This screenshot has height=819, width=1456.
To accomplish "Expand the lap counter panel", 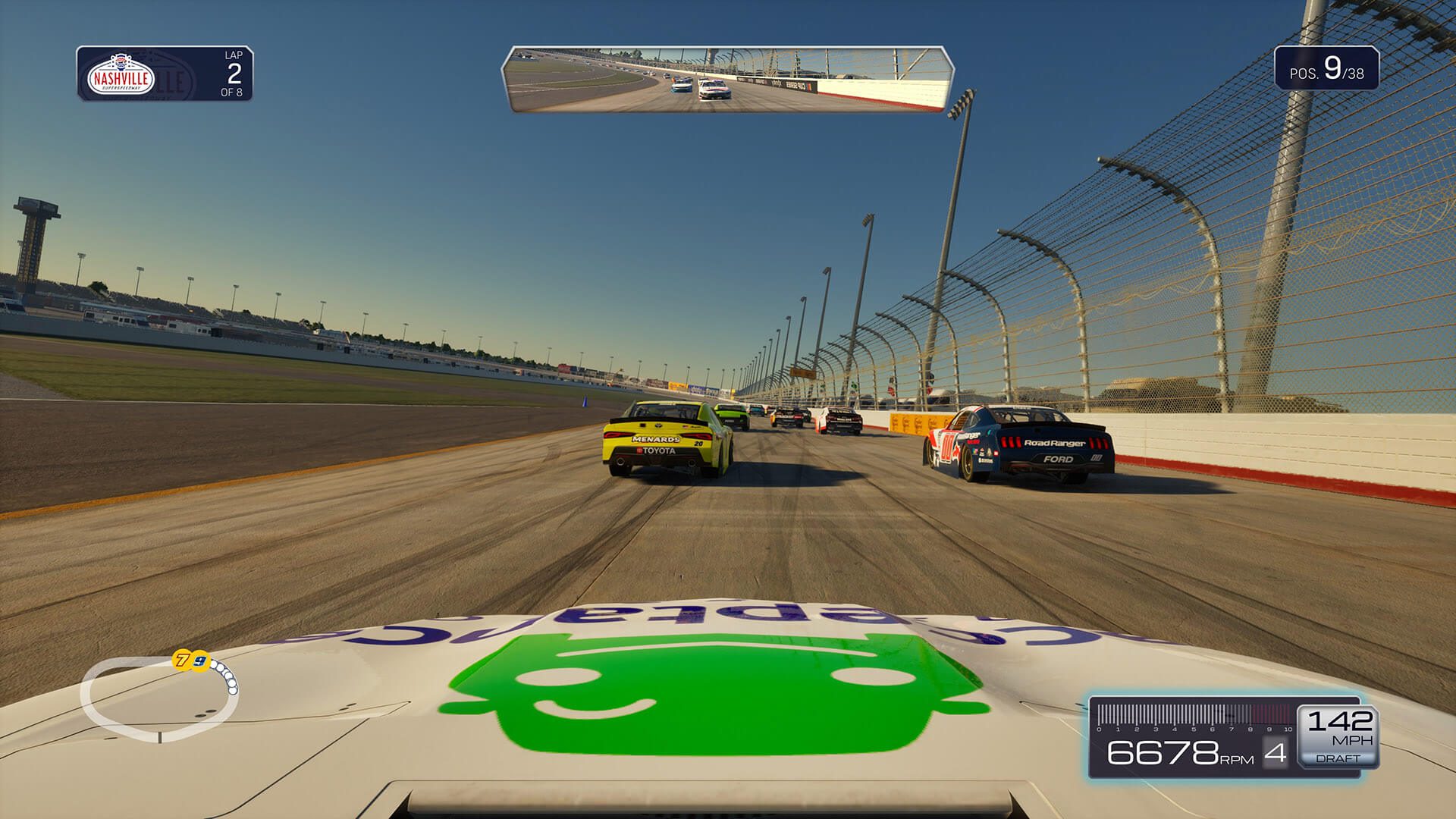I will pos(167,74).
